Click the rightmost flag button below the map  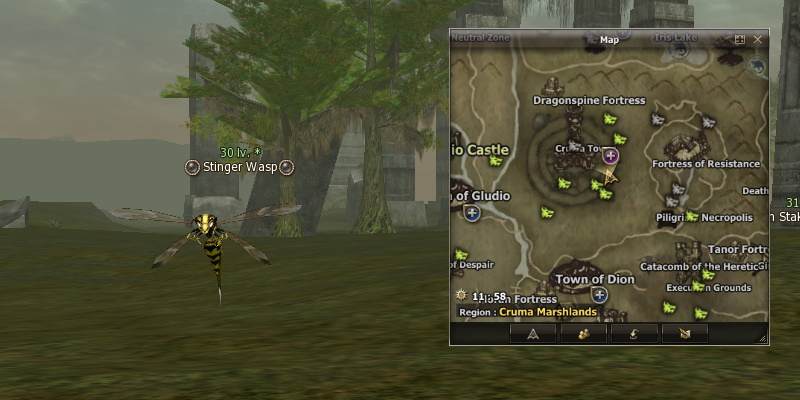685,334
